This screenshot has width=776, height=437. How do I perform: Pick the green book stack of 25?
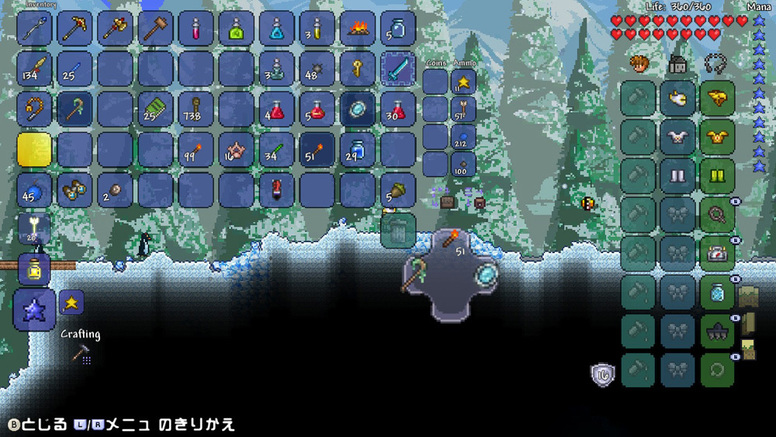click(x=155, y=109)
